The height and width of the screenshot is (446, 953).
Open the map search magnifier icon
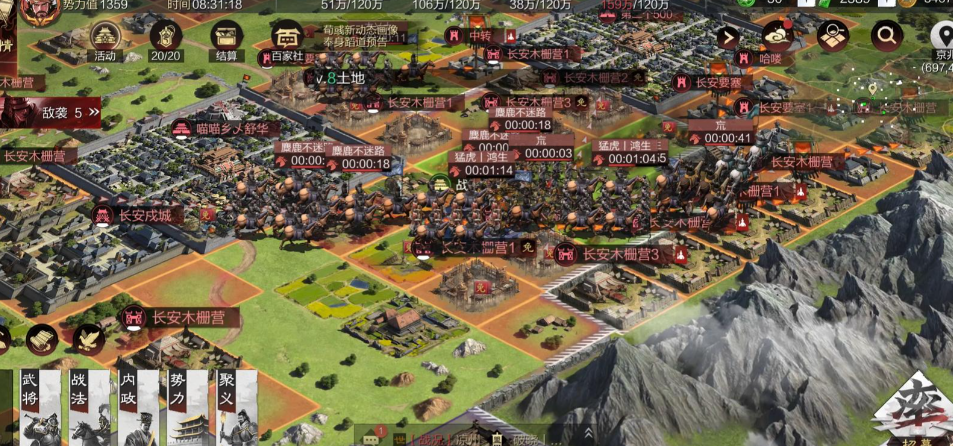832,37
